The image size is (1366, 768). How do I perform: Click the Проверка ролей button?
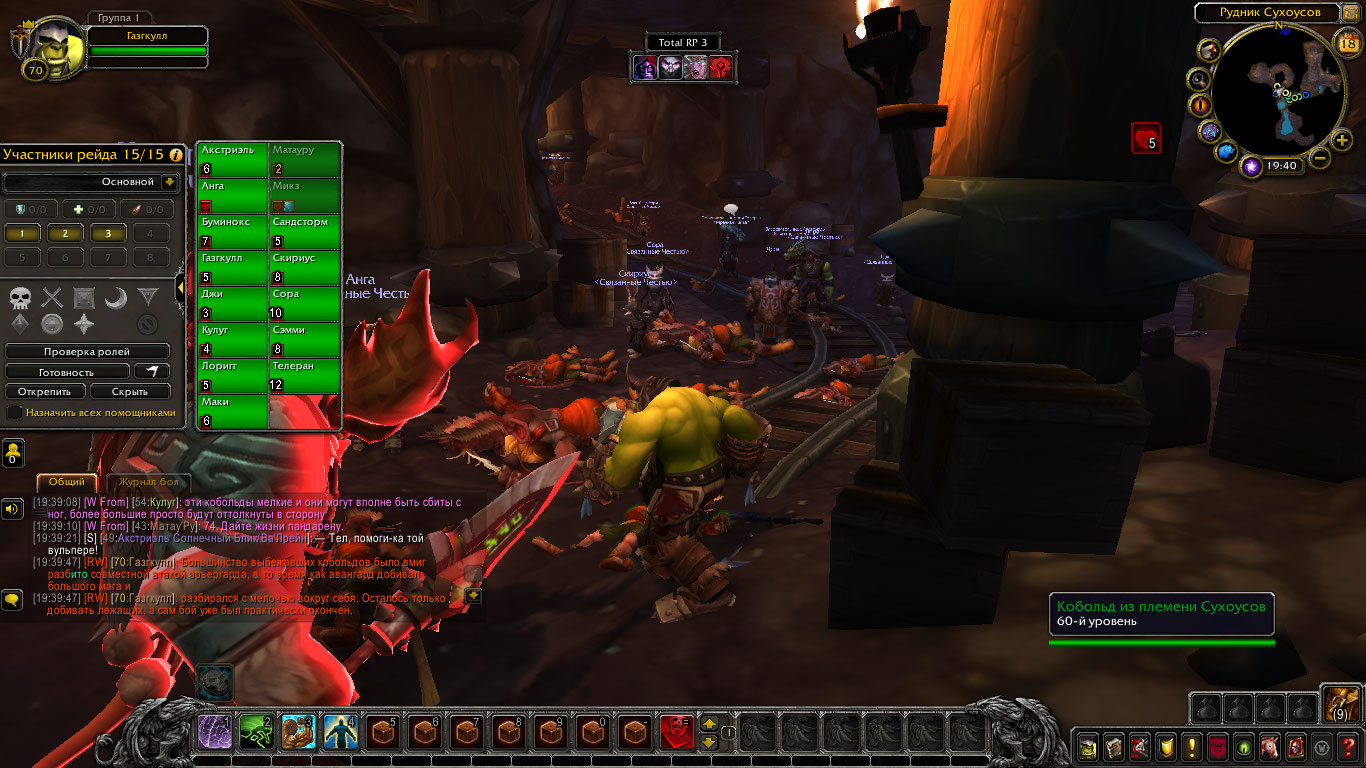click(x=87, y=352)
